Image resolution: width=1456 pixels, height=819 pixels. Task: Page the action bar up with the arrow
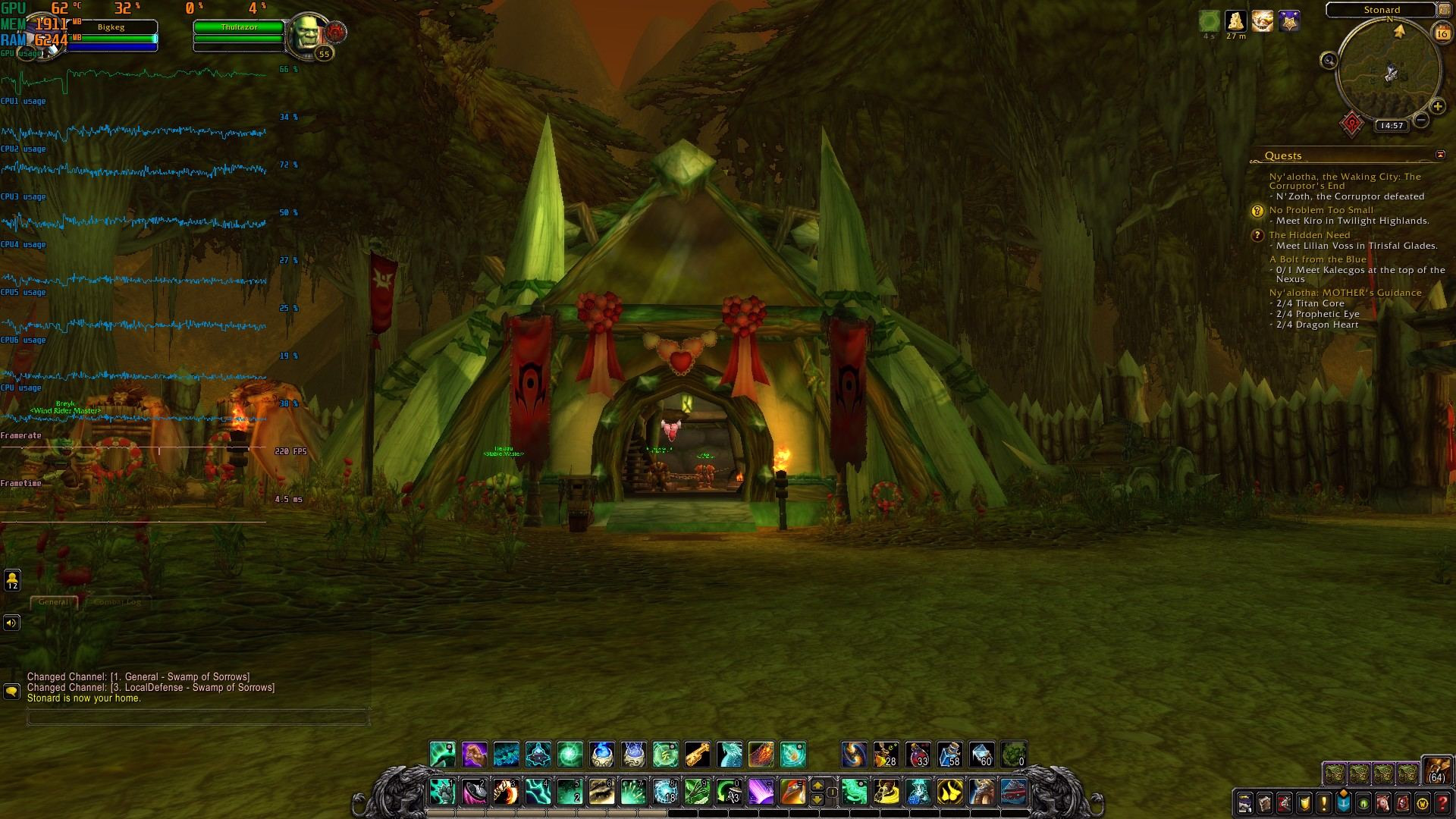point(817,785)
